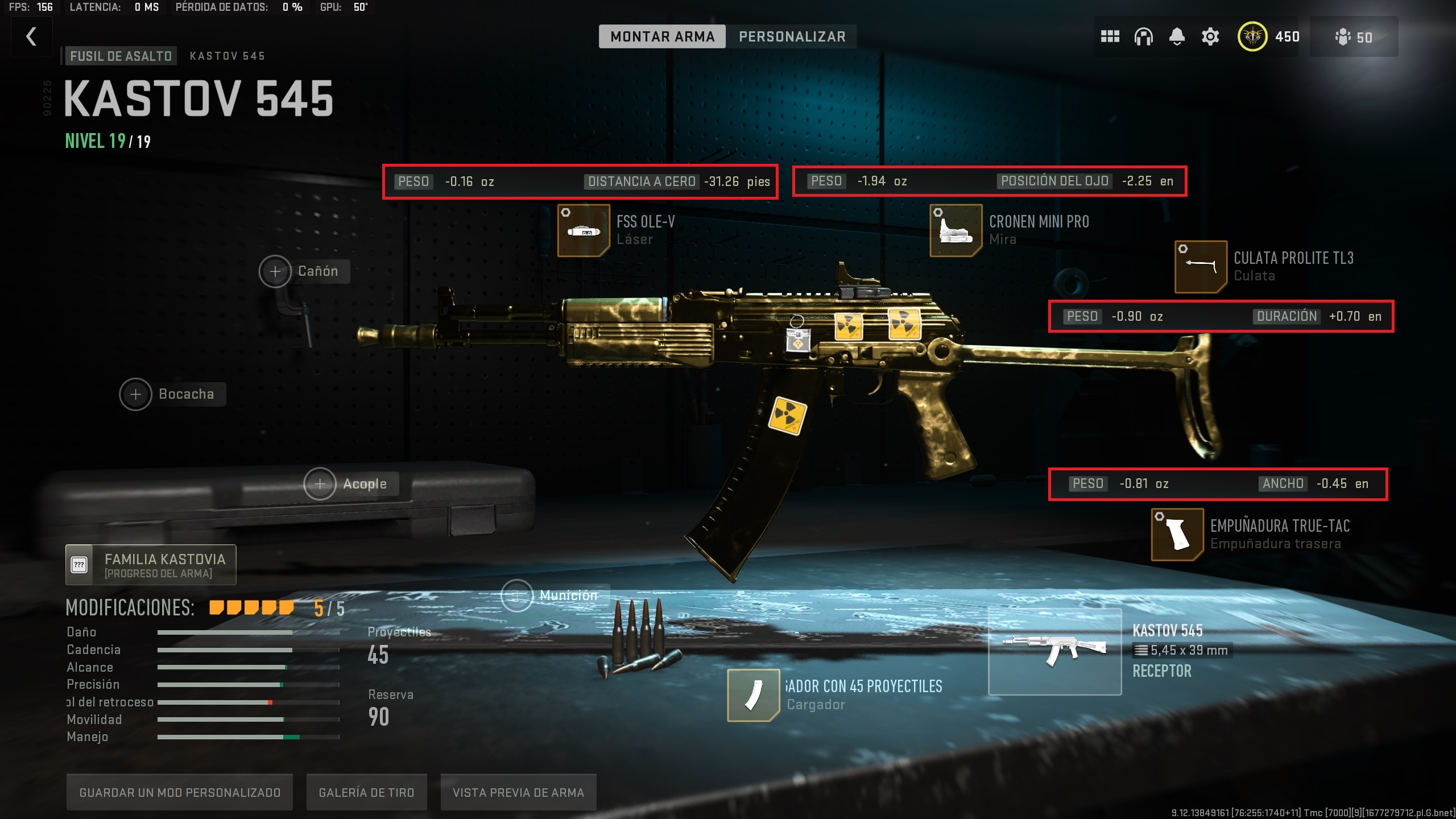Open the social panel showing 50 friends
The image size is (1456, 819).
coord(1354,36)
